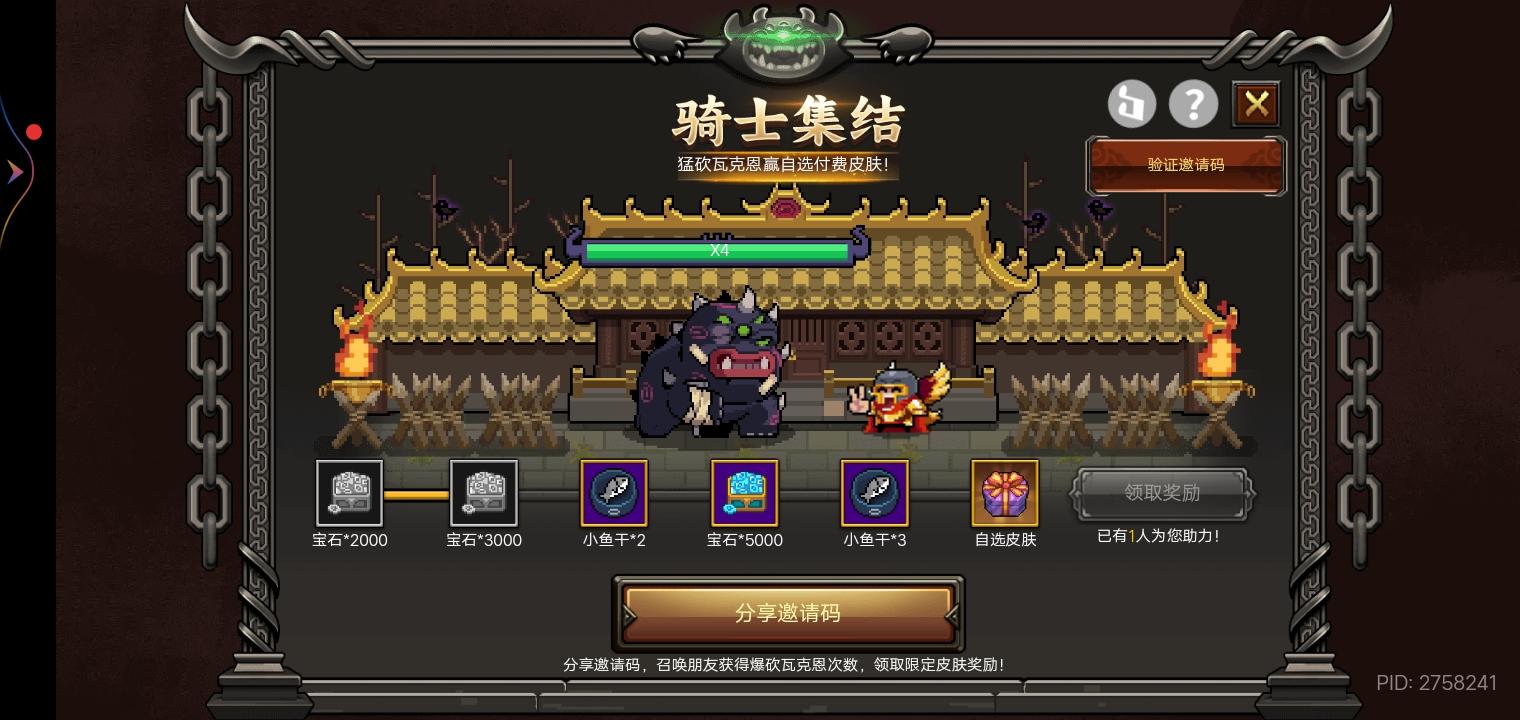Tap the 小鱼干*3 dried fish reward icon
Image resolution: width=1520 pixels, height=720 pixels.
[874, 493]
